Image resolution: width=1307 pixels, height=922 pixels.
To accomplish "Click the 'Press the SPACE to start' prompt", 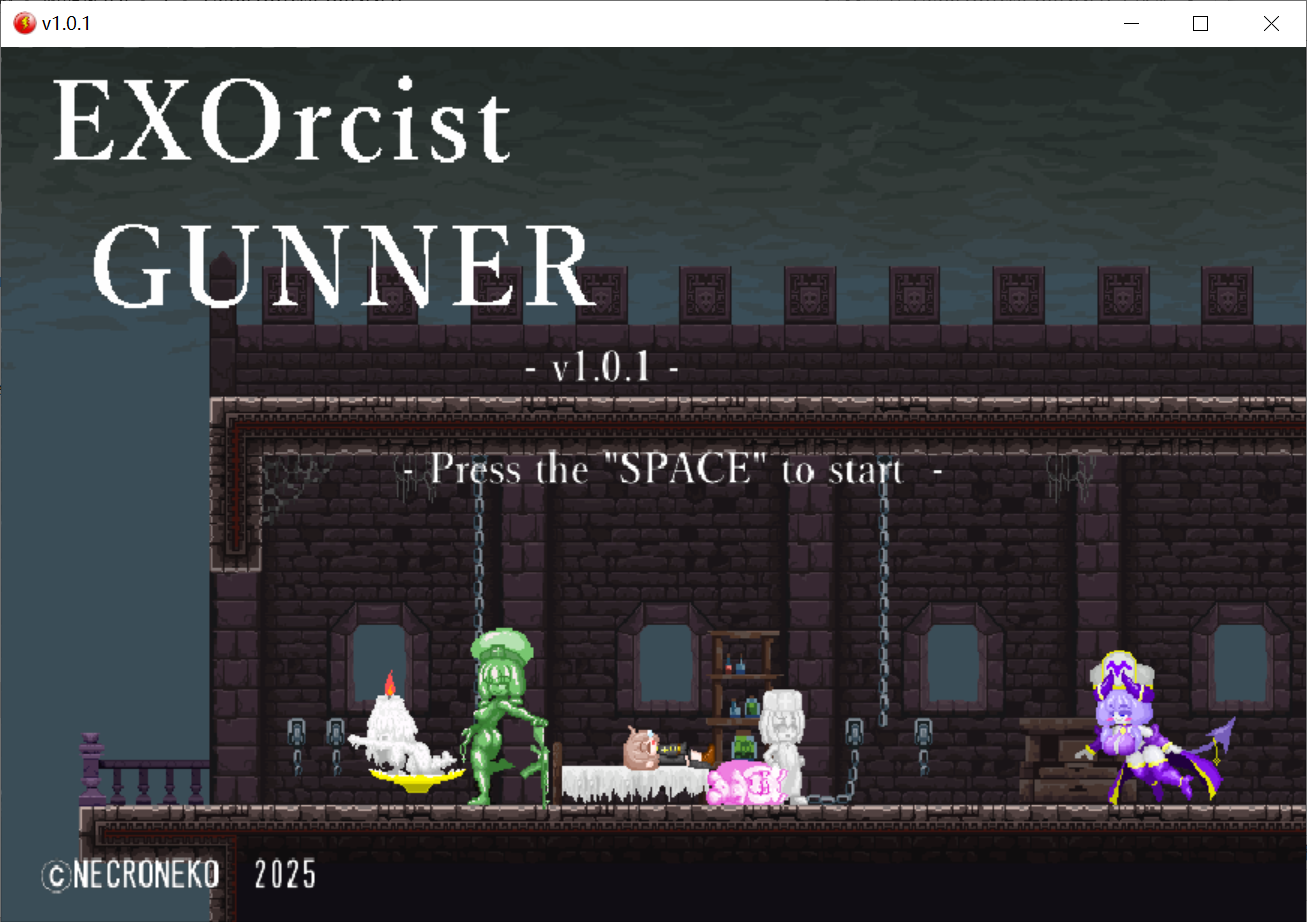I will click(x=665, y=469).
